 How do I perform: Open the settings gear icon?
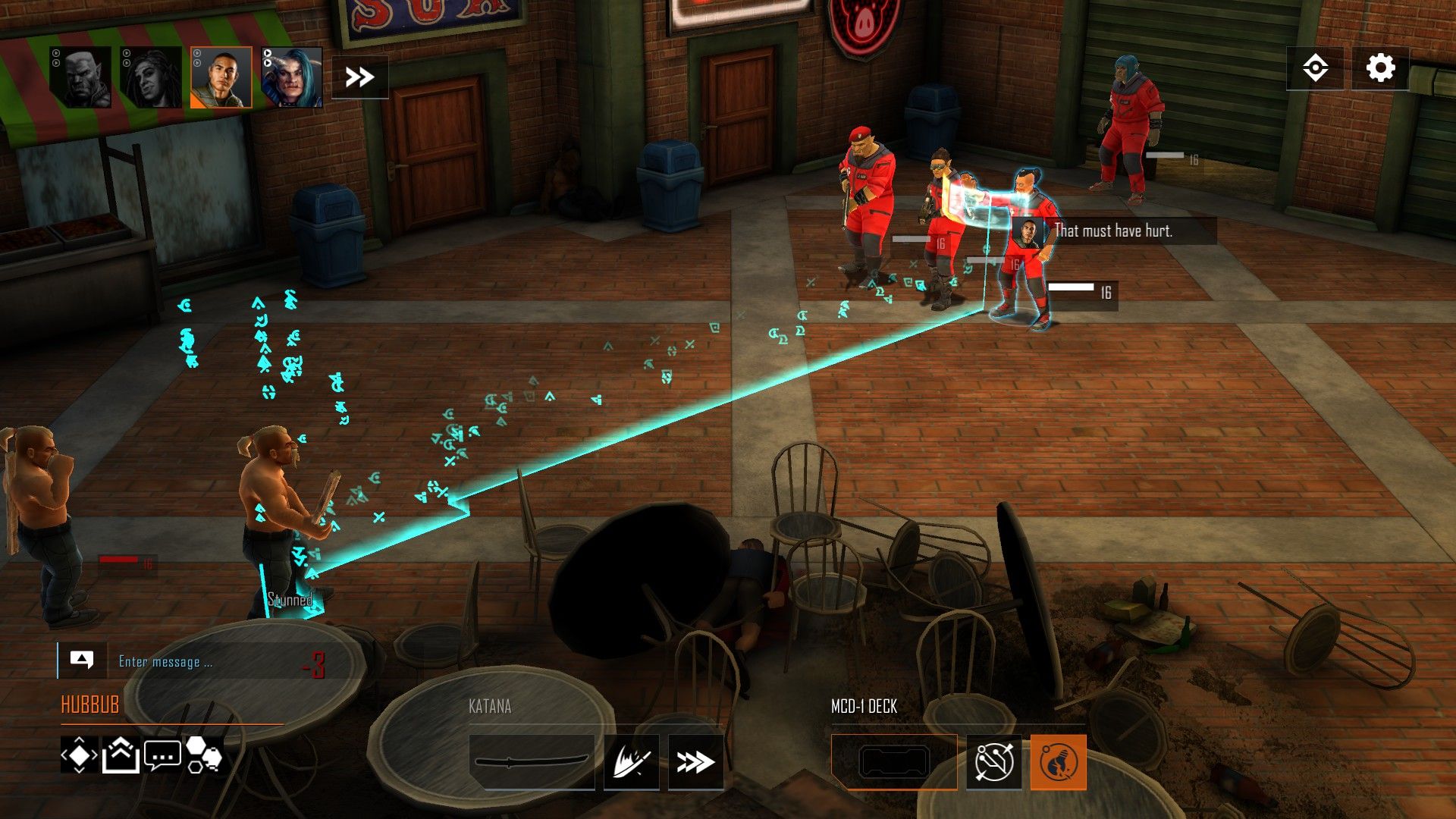pos(1380,67)
